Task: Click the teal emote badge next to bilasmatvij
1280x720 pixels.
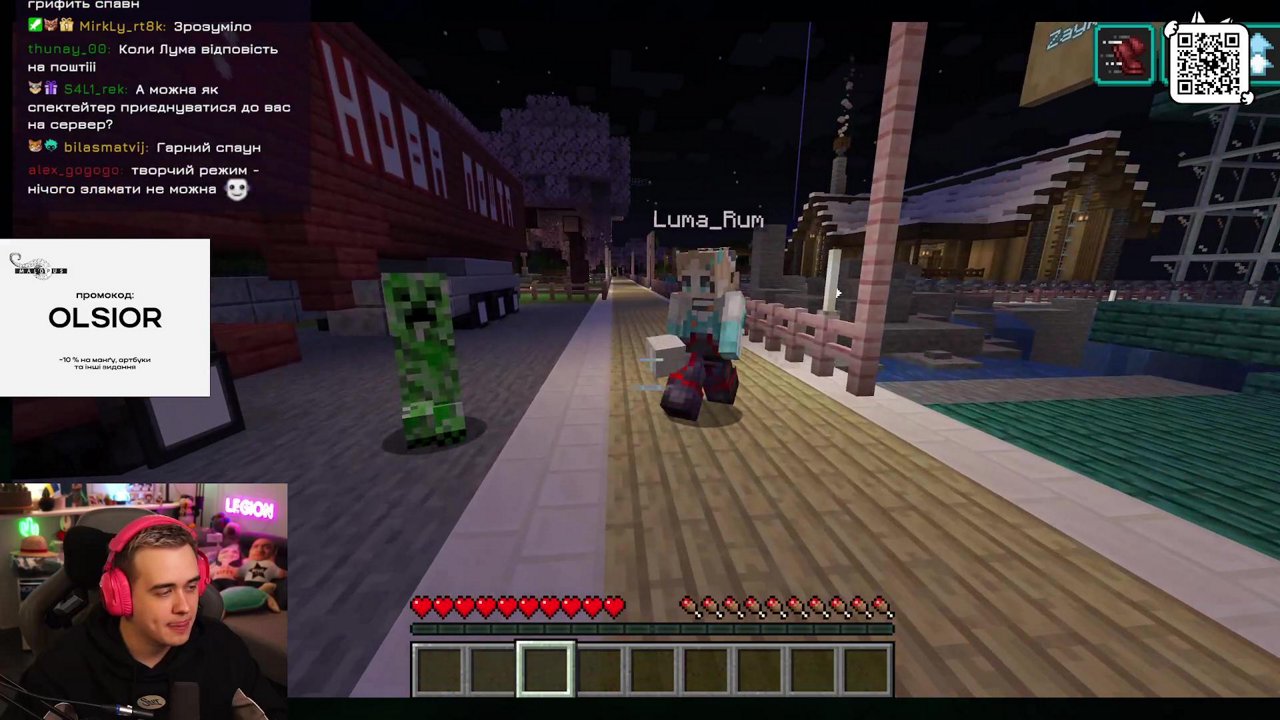Action: click(51, 146)
